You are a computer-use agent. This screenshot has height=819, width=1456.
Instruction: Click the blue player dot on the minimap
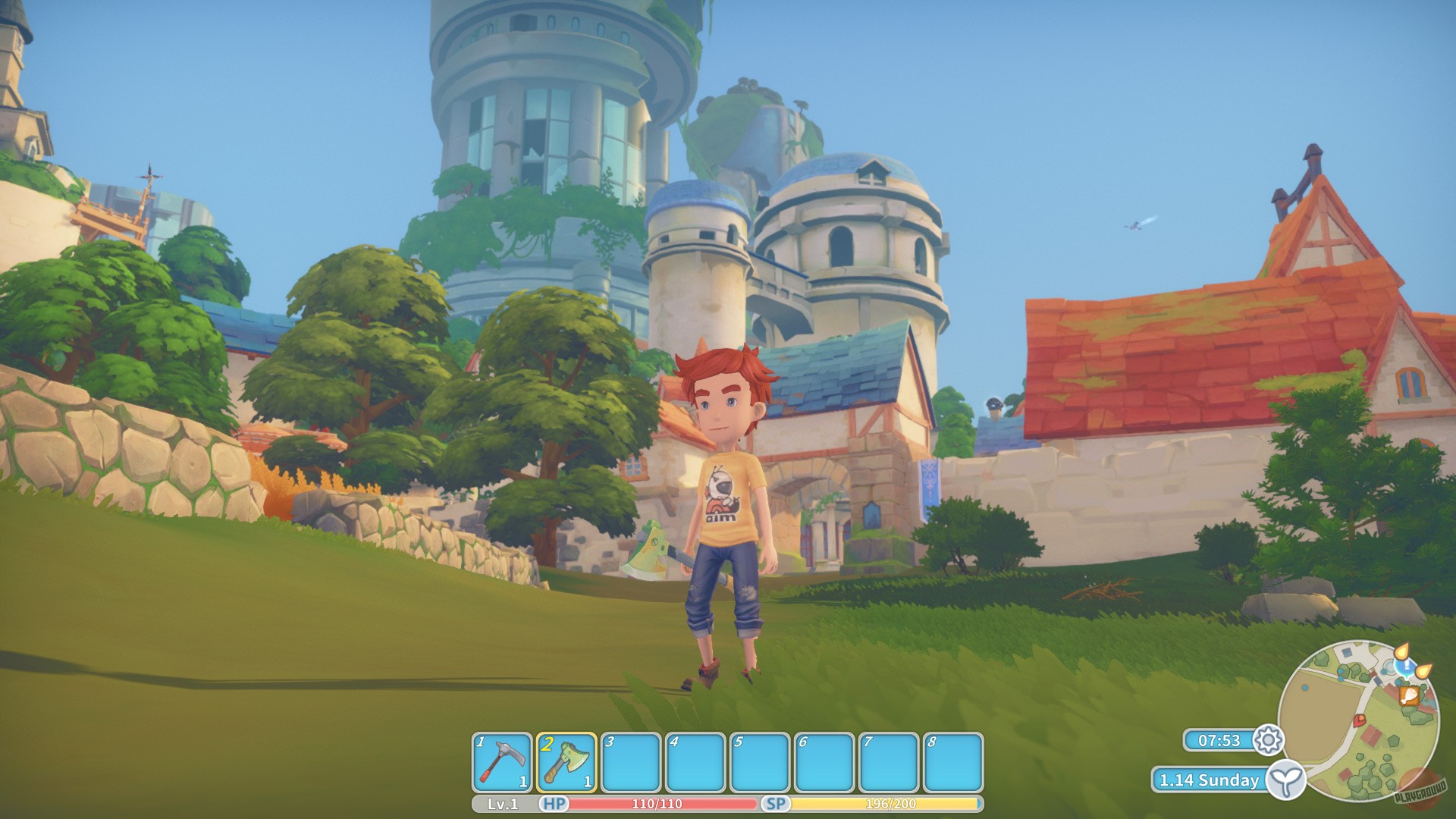[1305, 688]
